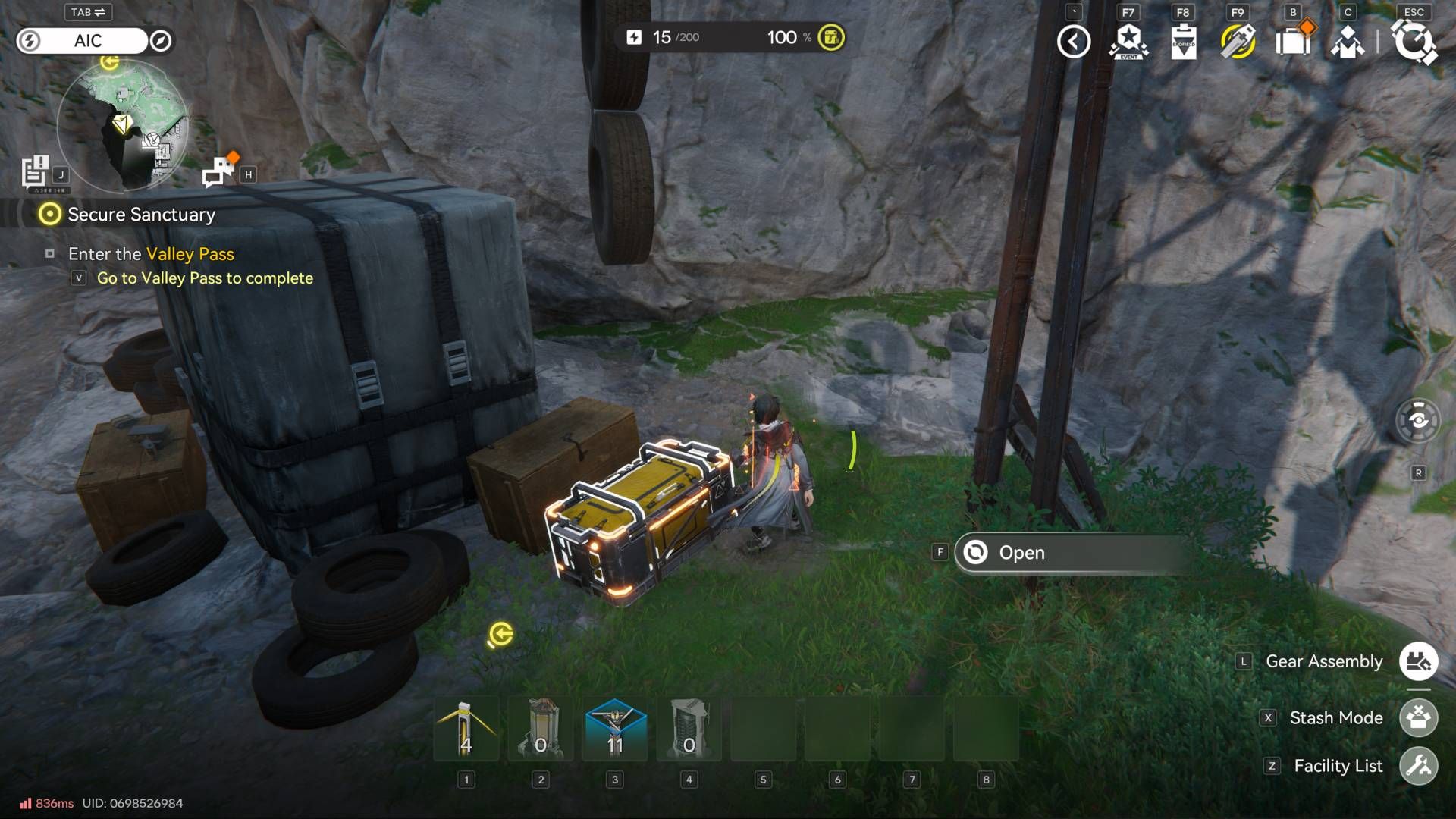Open the Facility List
Screen dimensions: 1456x819
[x=1418, y=766]
